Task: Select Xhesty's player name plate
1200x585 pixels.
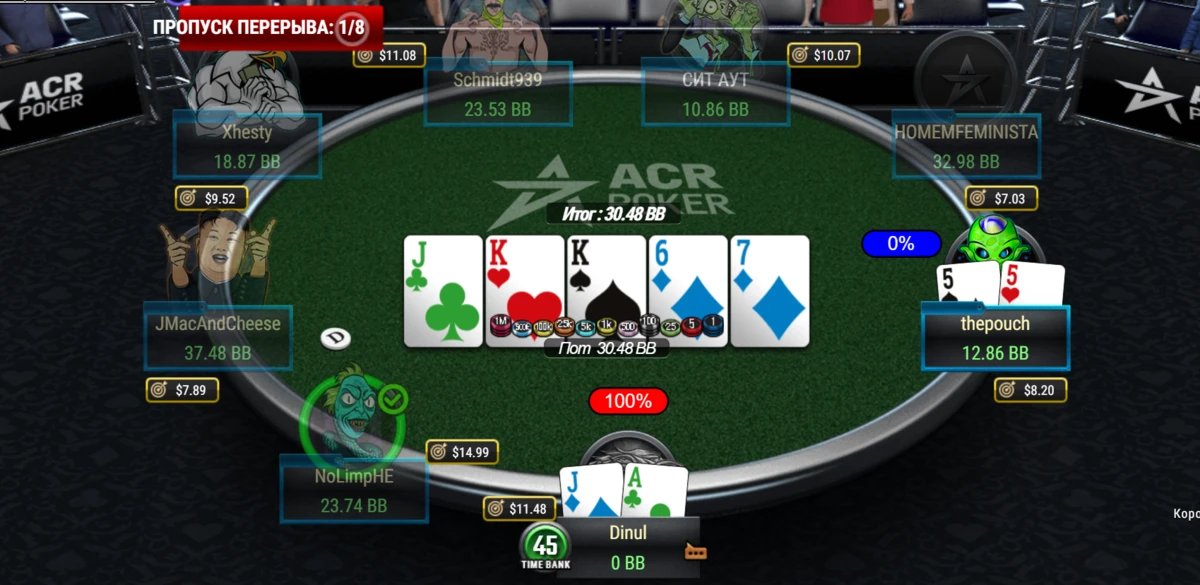Action: point(246,146)
